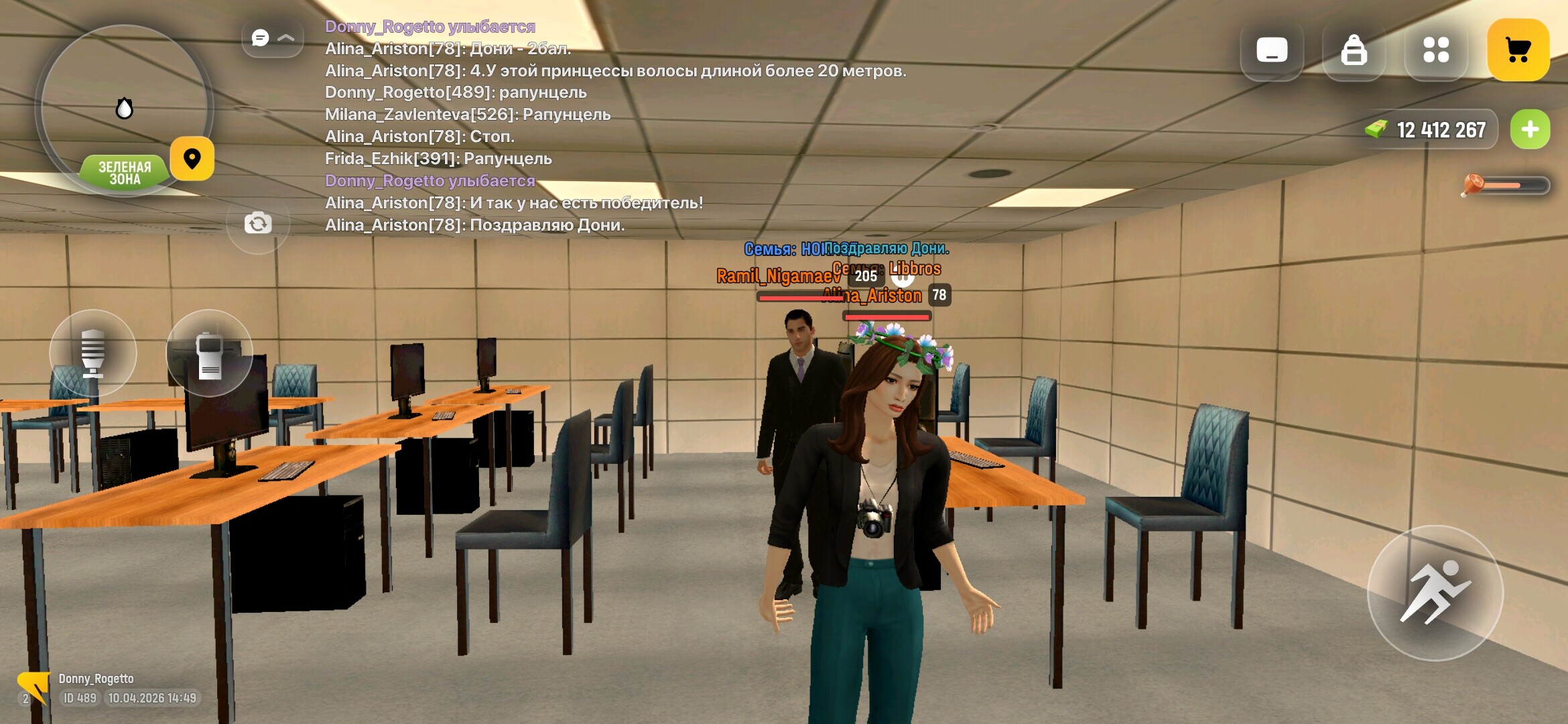Use the walkie-talkie radio button
1568x724 pixels.
click(209, 353)
